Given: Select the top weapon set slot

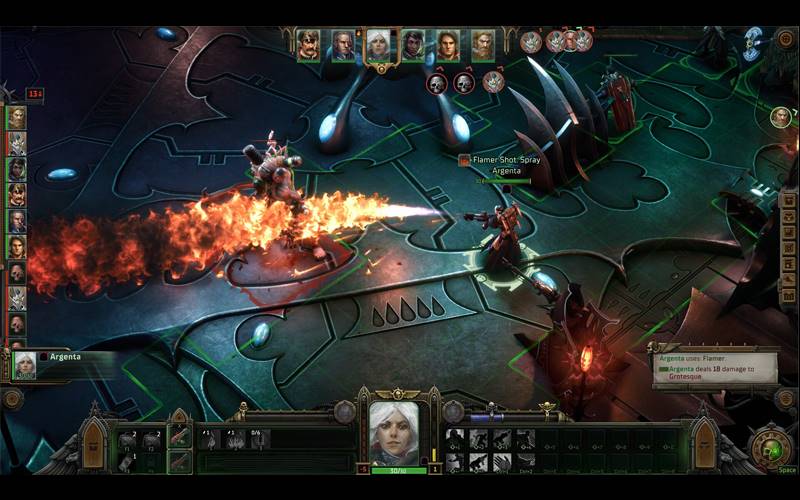Looking at the screenshot, I should (x=180, y=436).
